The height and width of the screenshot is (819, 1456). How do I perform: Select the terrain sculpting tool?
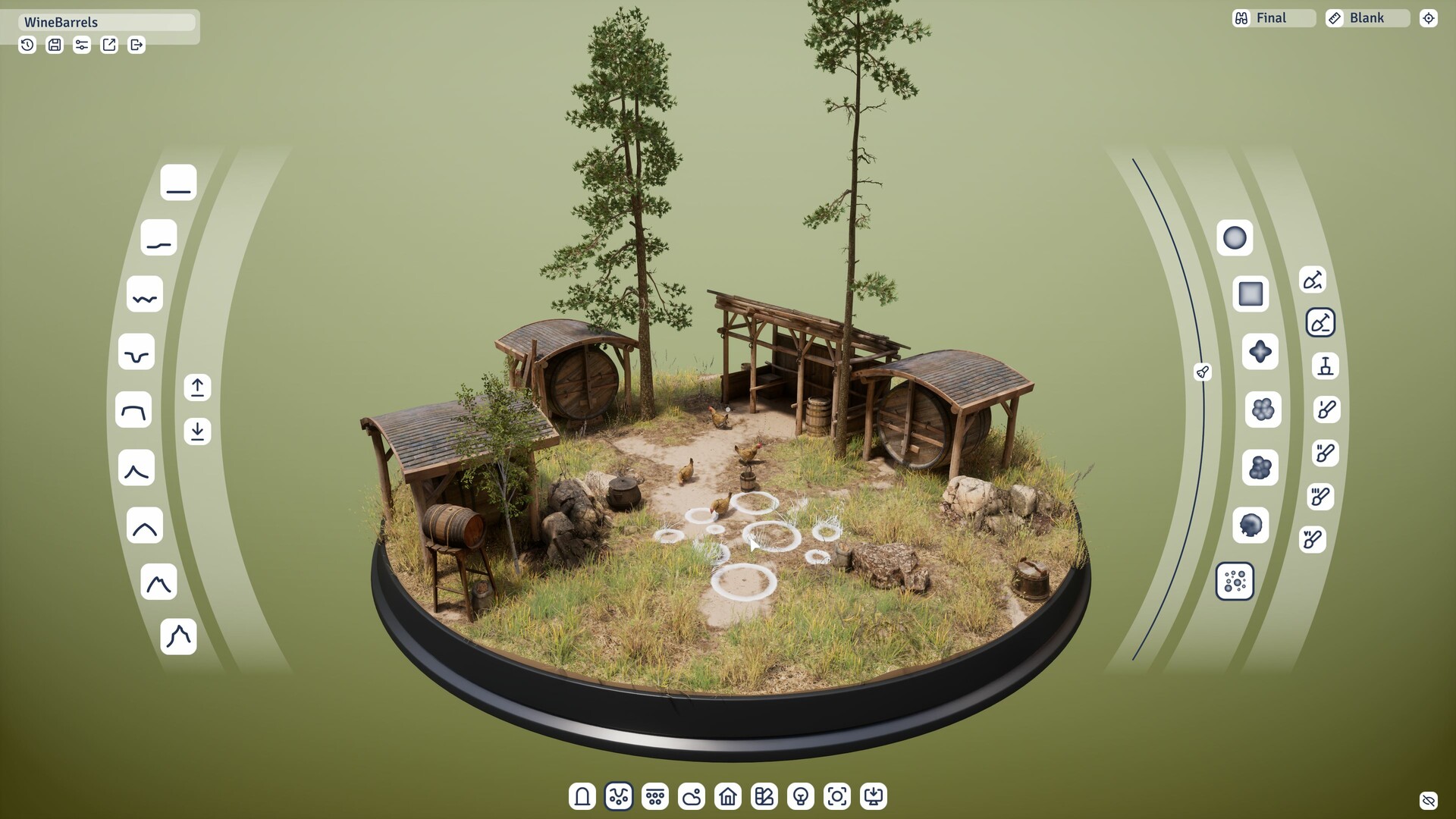pos(618,796)
